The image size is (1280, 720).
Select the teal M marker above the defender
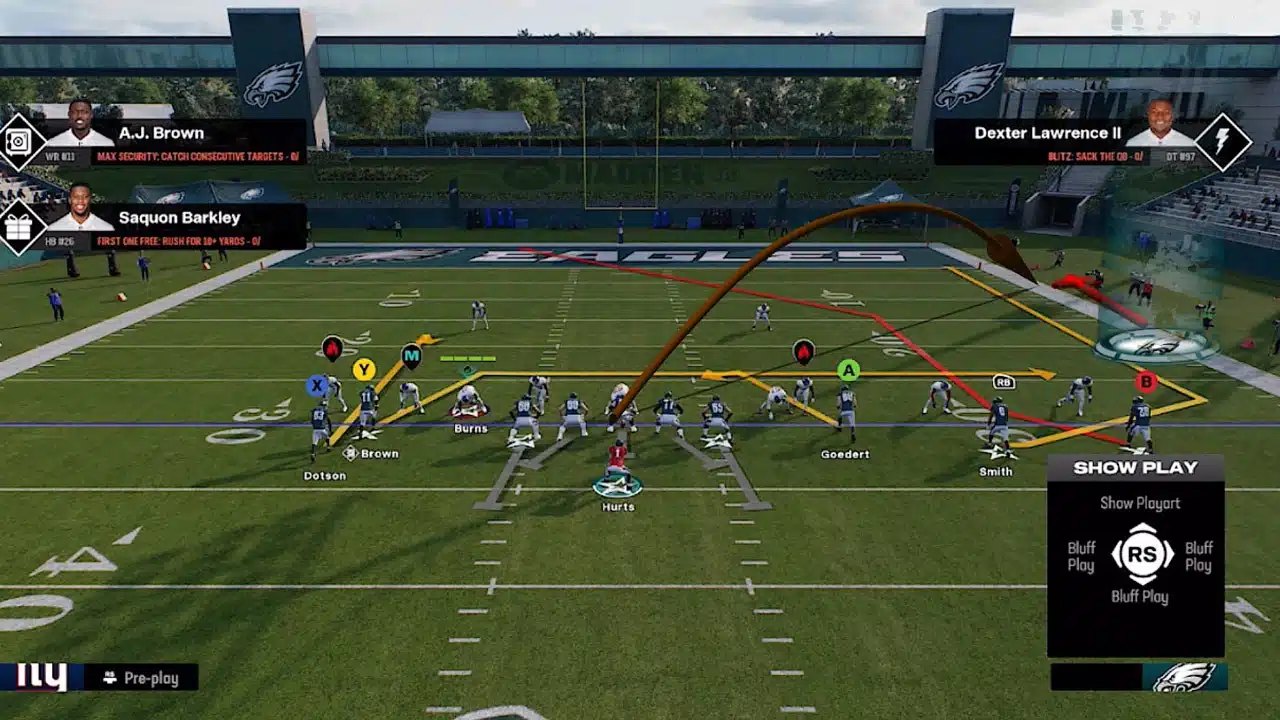pos(411,355)
